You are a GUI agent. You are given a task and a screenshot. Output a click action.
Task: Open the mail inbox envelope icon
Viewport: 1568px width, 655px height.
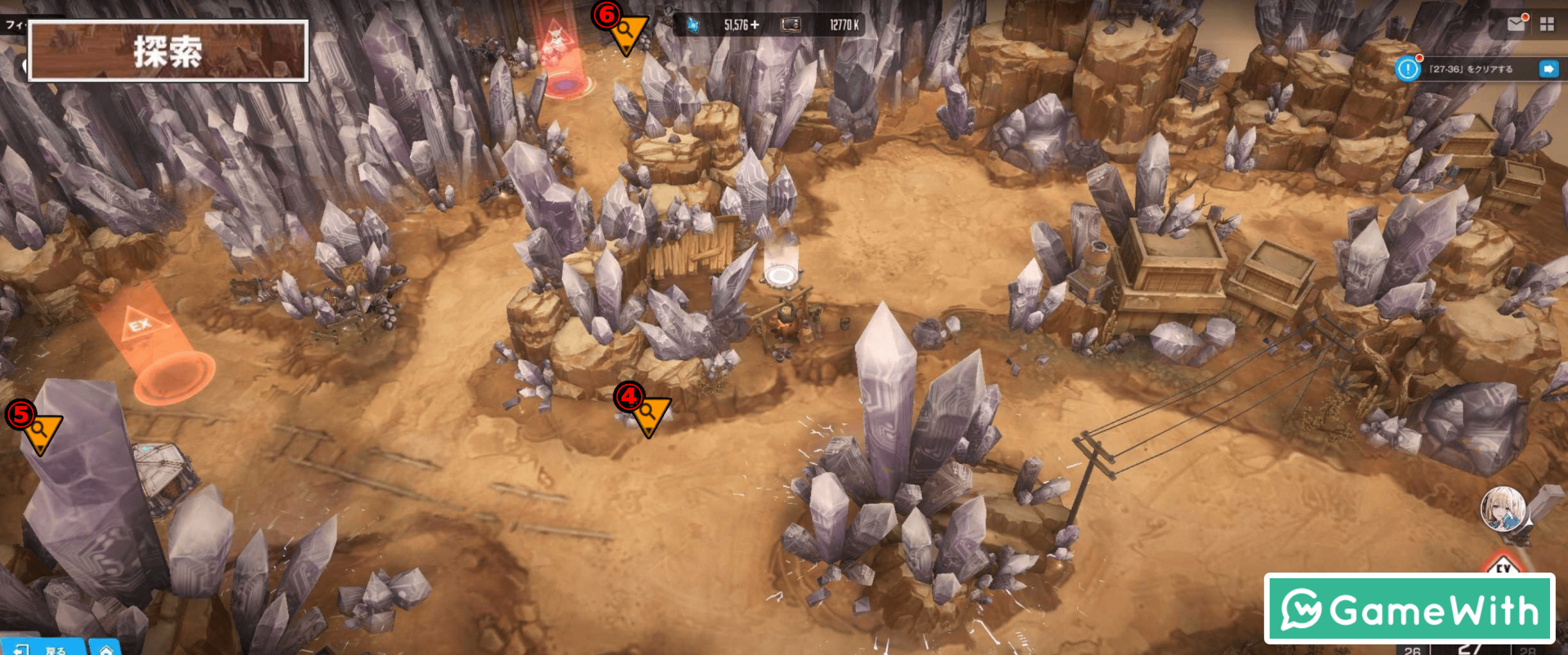1516,24
